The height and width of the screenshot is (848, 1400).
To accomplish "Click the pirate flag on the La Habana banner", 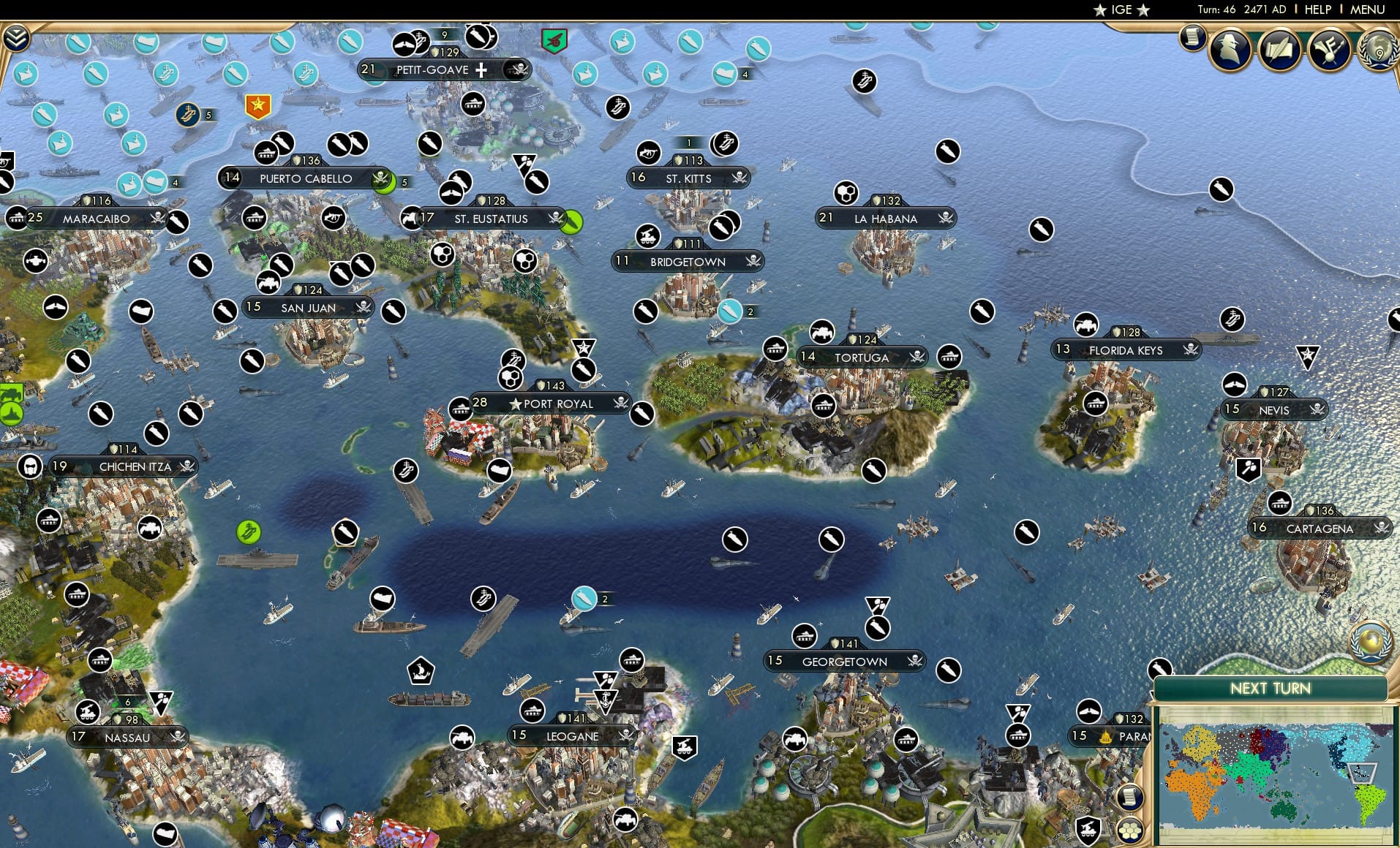I will [944, 218].
